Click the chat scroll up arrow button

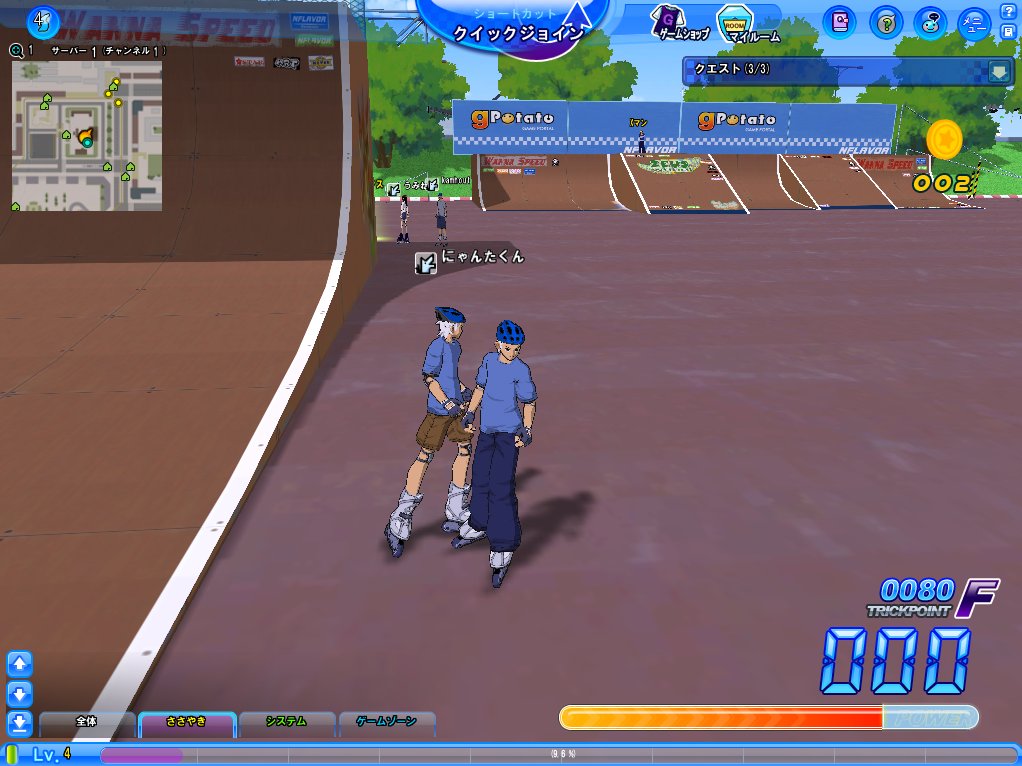pyautogui.click(x=20, y=663)
